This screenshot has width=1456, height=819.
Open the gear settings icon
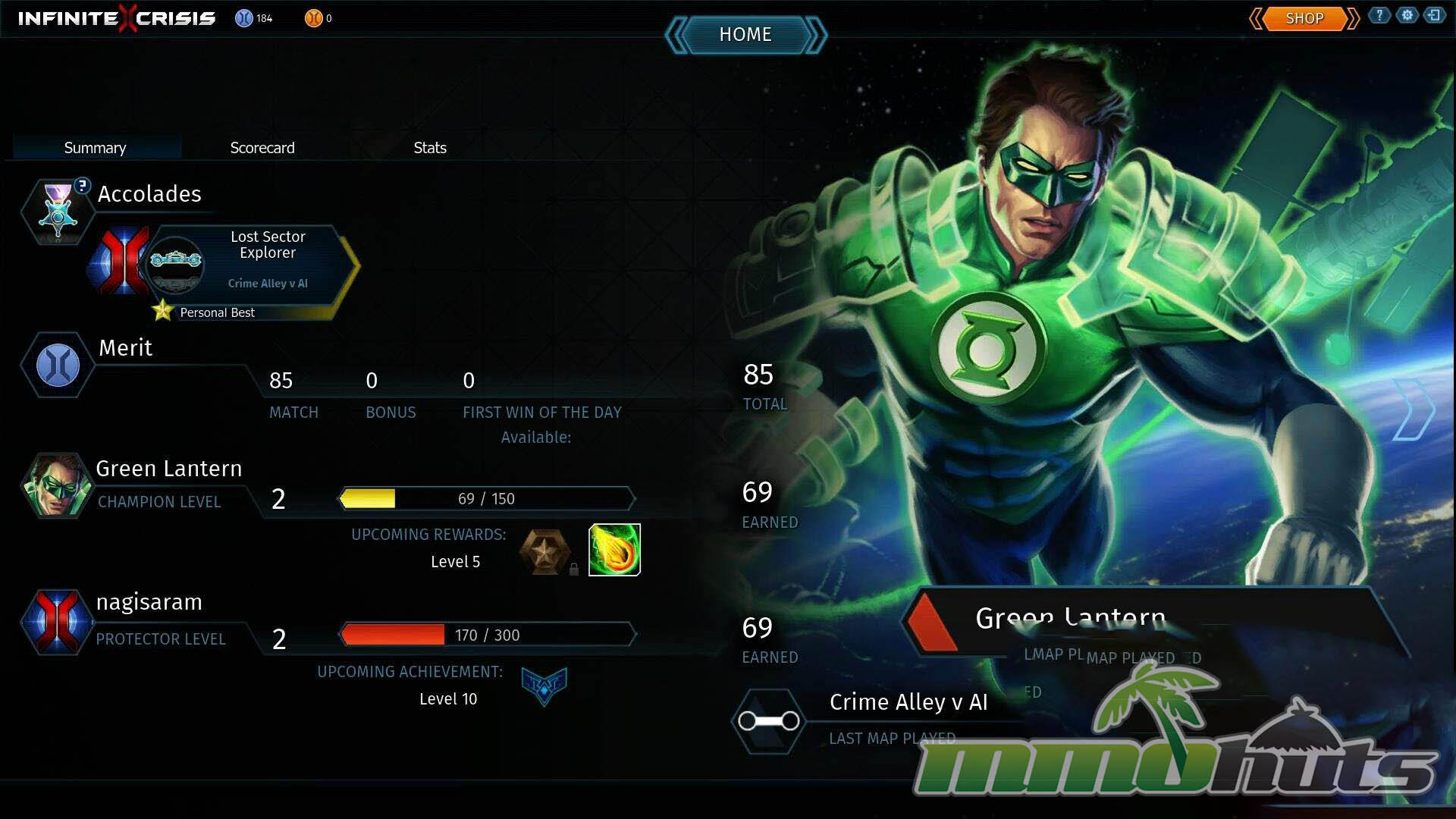[1407, 15]
